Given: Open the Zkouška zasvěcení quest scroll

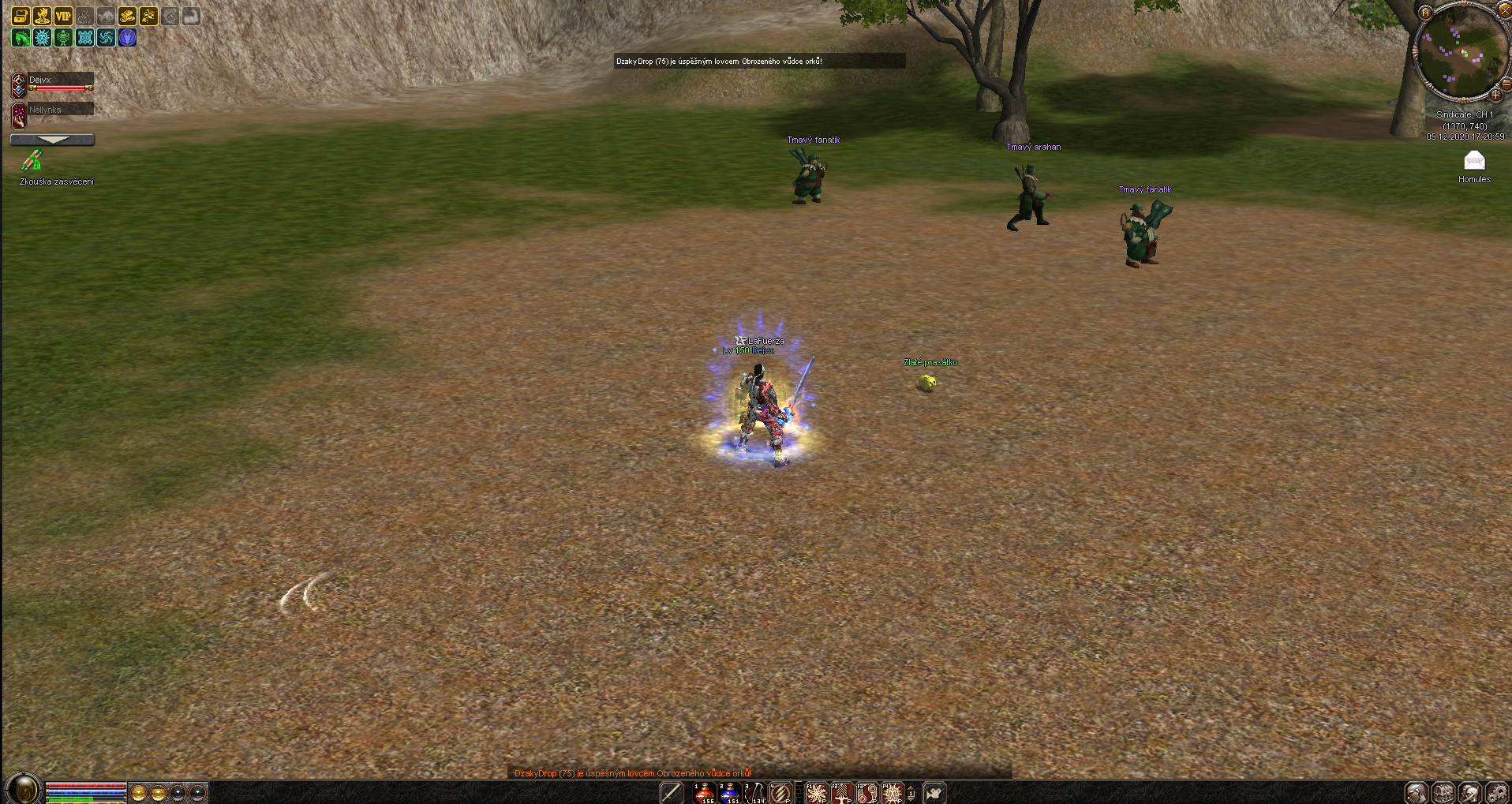Looking at the screenshot, I should [x=32, y=161].
